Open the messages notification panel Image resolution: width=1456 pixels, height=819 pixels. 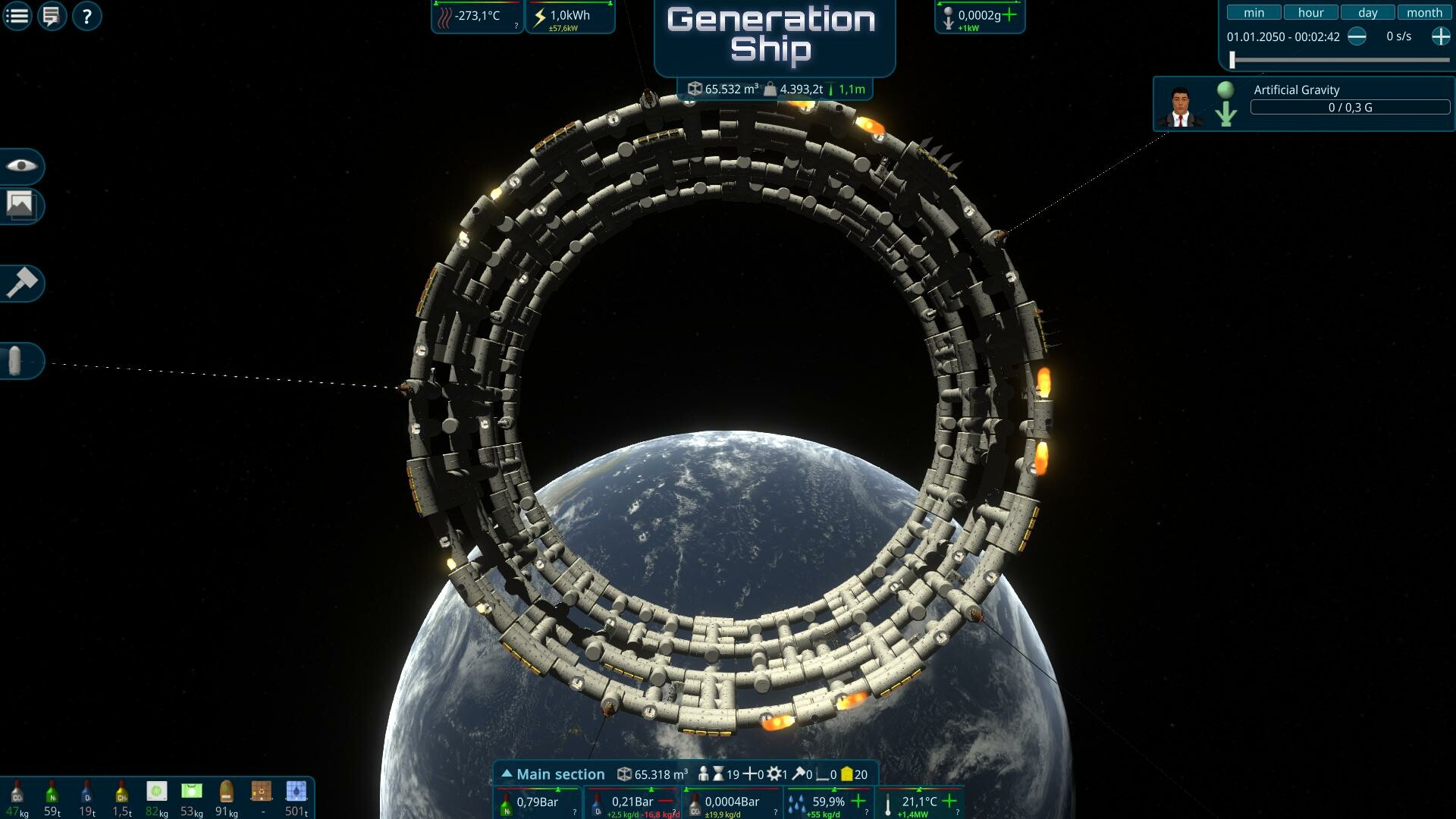[x=50, y=16]
